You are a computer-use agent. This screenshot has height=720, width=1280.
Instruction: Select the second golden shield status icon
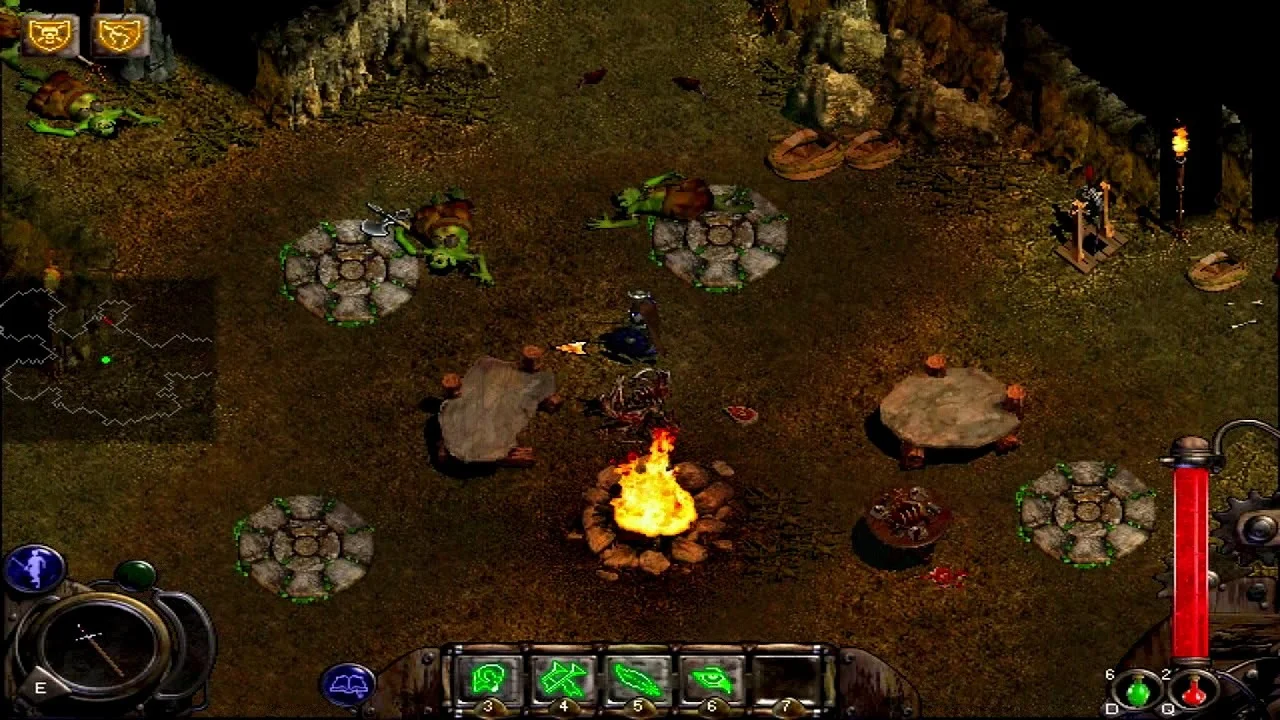119,36
